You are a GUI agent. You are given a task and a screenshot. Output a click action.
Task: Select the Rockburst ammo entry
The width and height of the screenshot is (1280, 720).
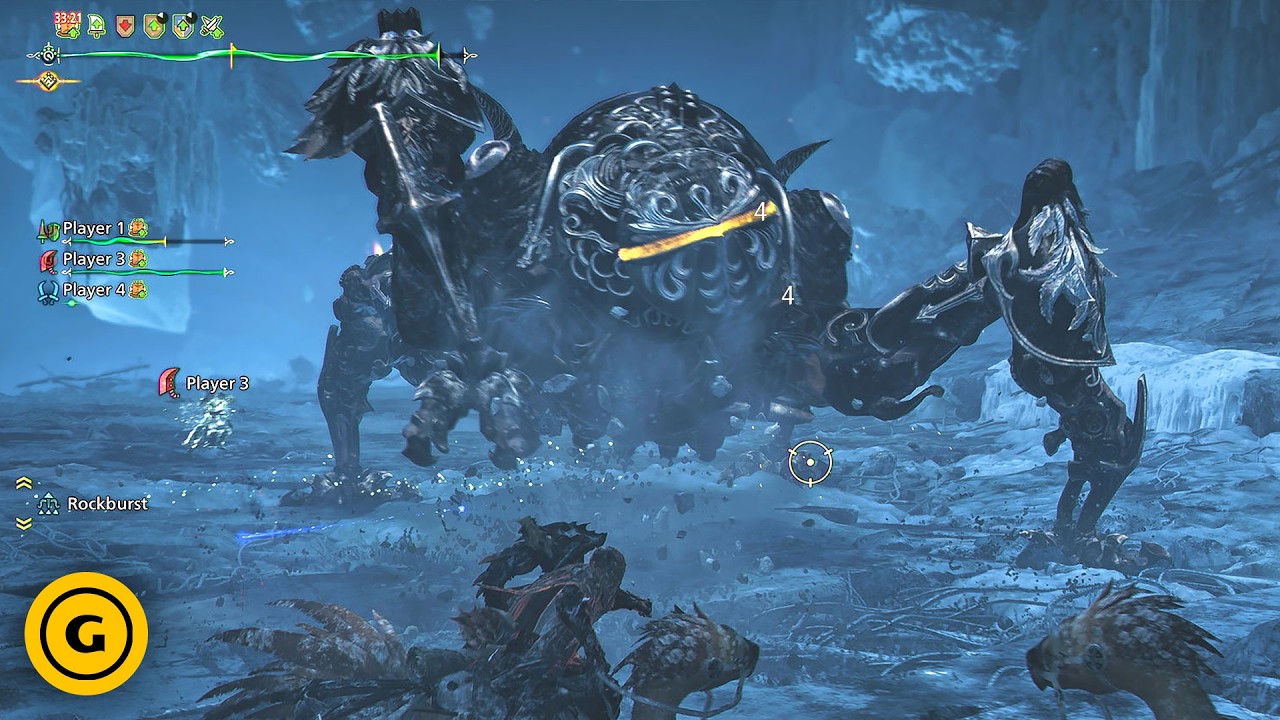(106, 504)
